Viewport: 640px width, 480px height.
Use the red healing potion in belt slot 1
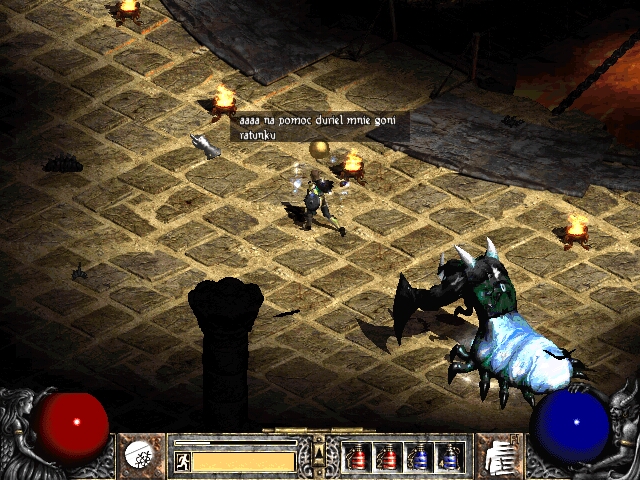click(x=356, y=457)
